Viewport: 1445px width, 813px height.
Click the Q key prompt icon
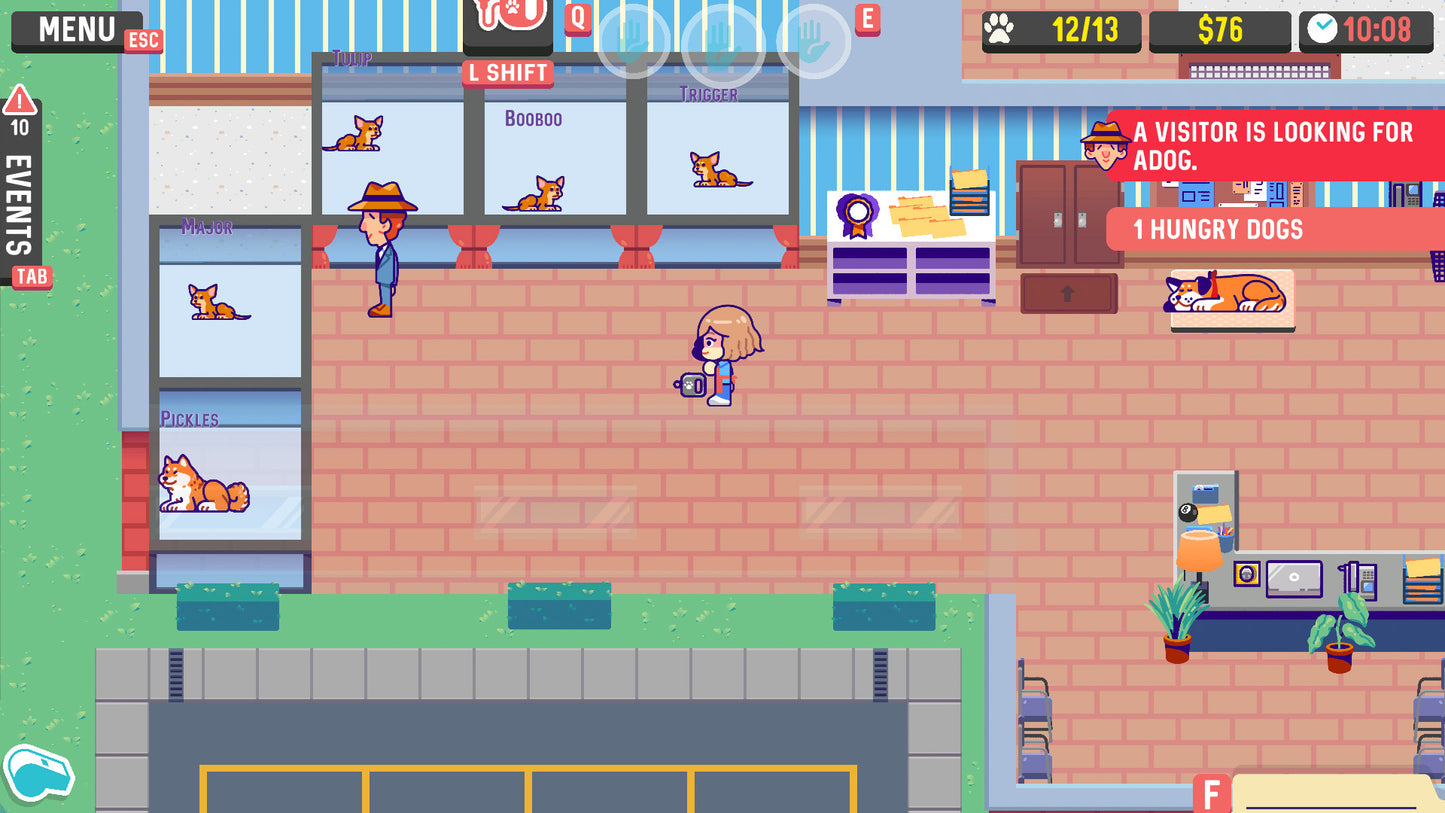tap(577, 18)
